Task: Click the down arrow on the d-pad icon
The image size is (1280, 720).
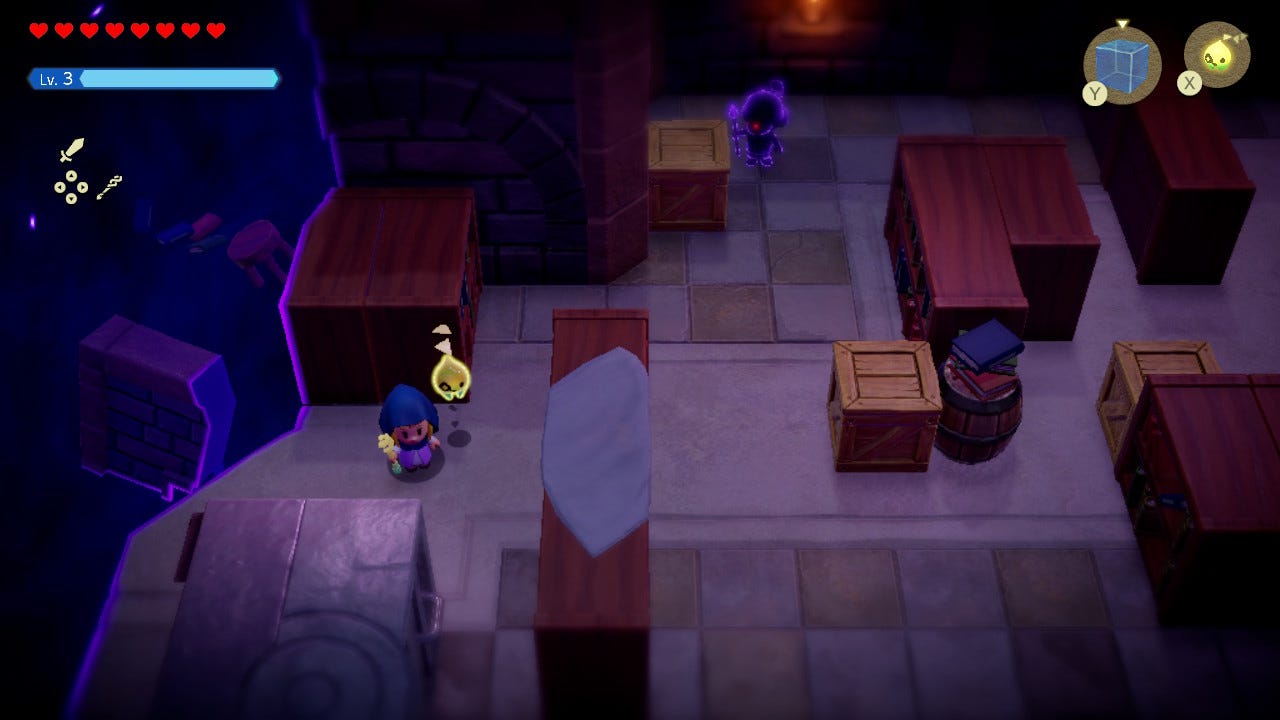Action: [x=71, y=199]
